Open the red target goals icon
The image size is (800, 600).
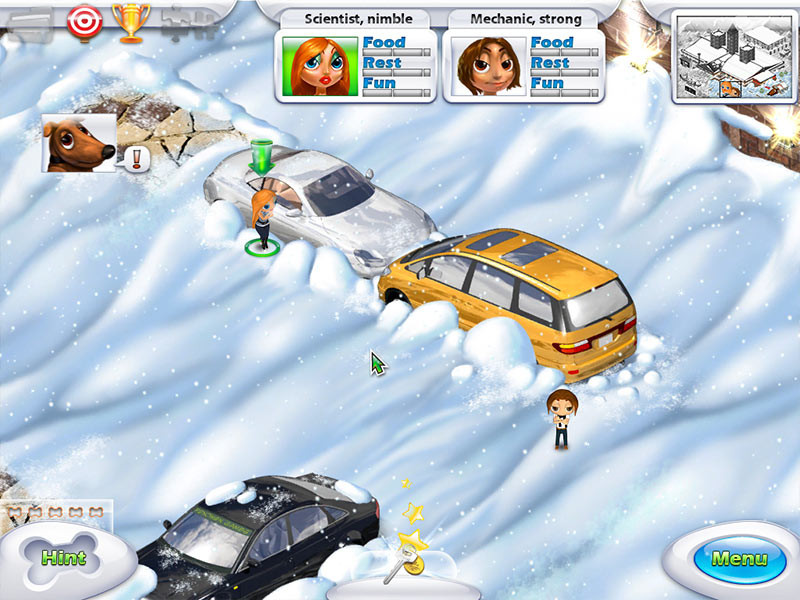pos(83,19)
